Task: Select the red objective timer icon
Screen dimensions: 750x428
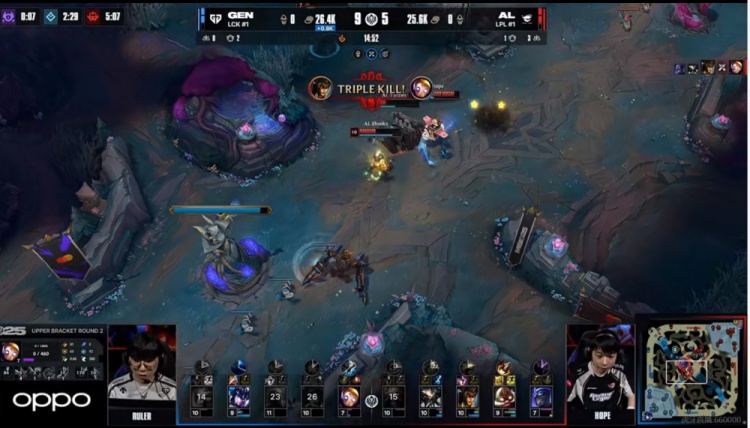Action: pos(93,16)
